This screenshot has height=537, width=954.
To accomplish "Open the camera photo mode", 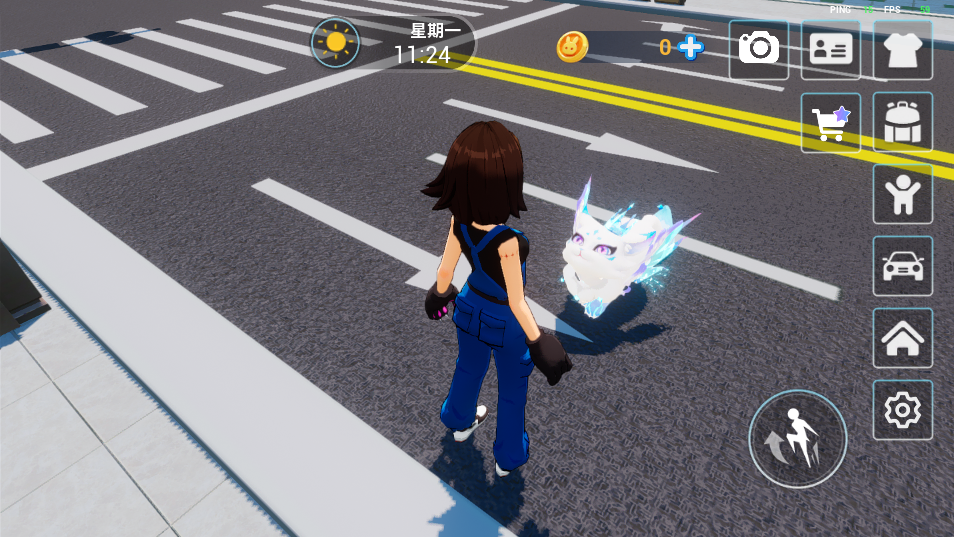I will point(758,49).
